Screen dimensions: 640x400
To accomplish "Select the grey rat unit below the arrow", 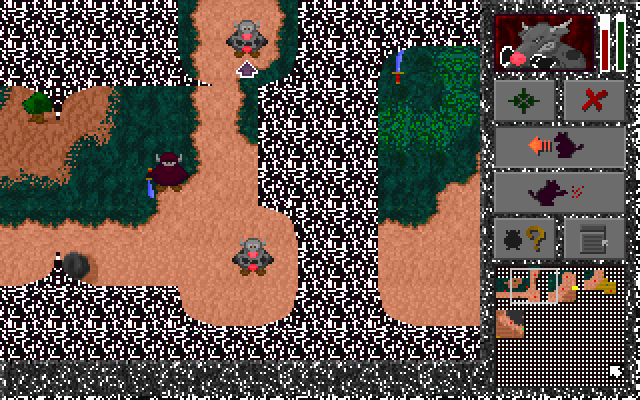I will [x=253, y=256].
